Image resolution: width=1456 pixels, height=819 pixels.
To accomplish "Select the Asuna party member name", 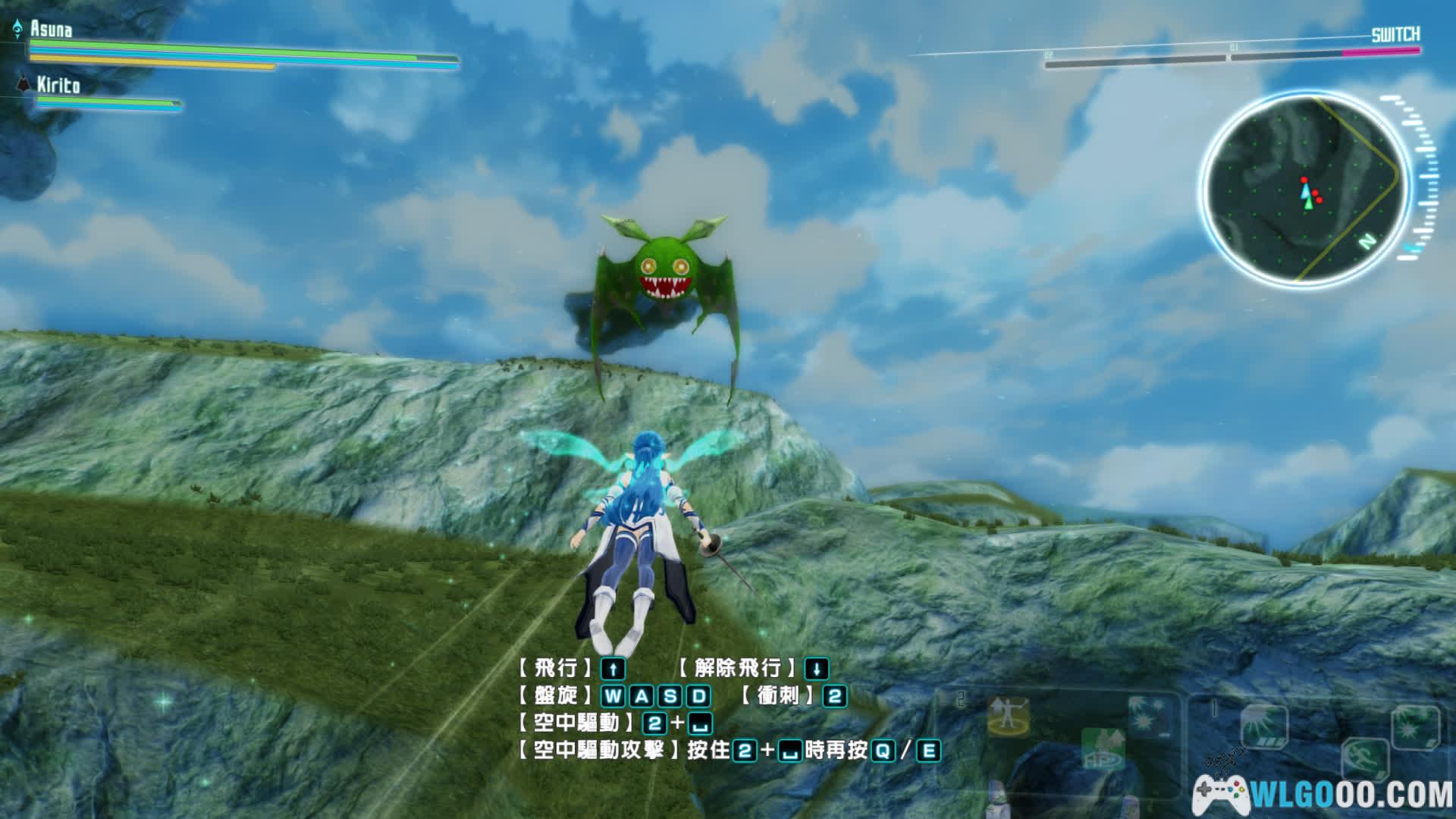I will 51,30.
